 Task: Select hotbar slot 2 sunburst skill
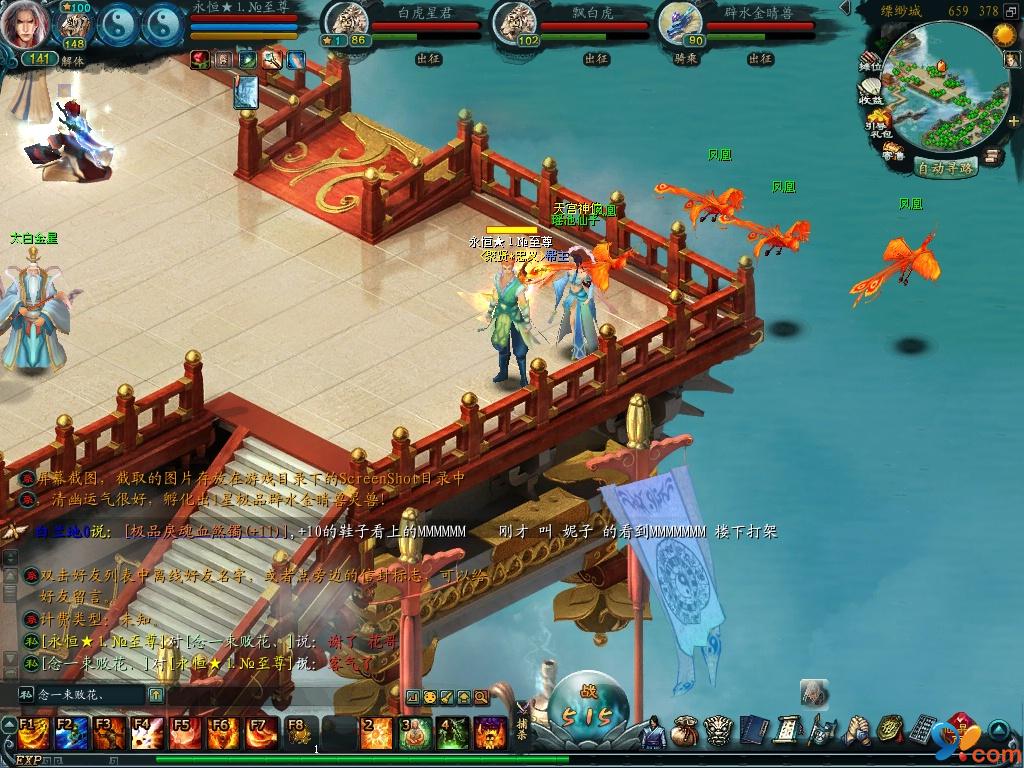click(x=376, y=733)
